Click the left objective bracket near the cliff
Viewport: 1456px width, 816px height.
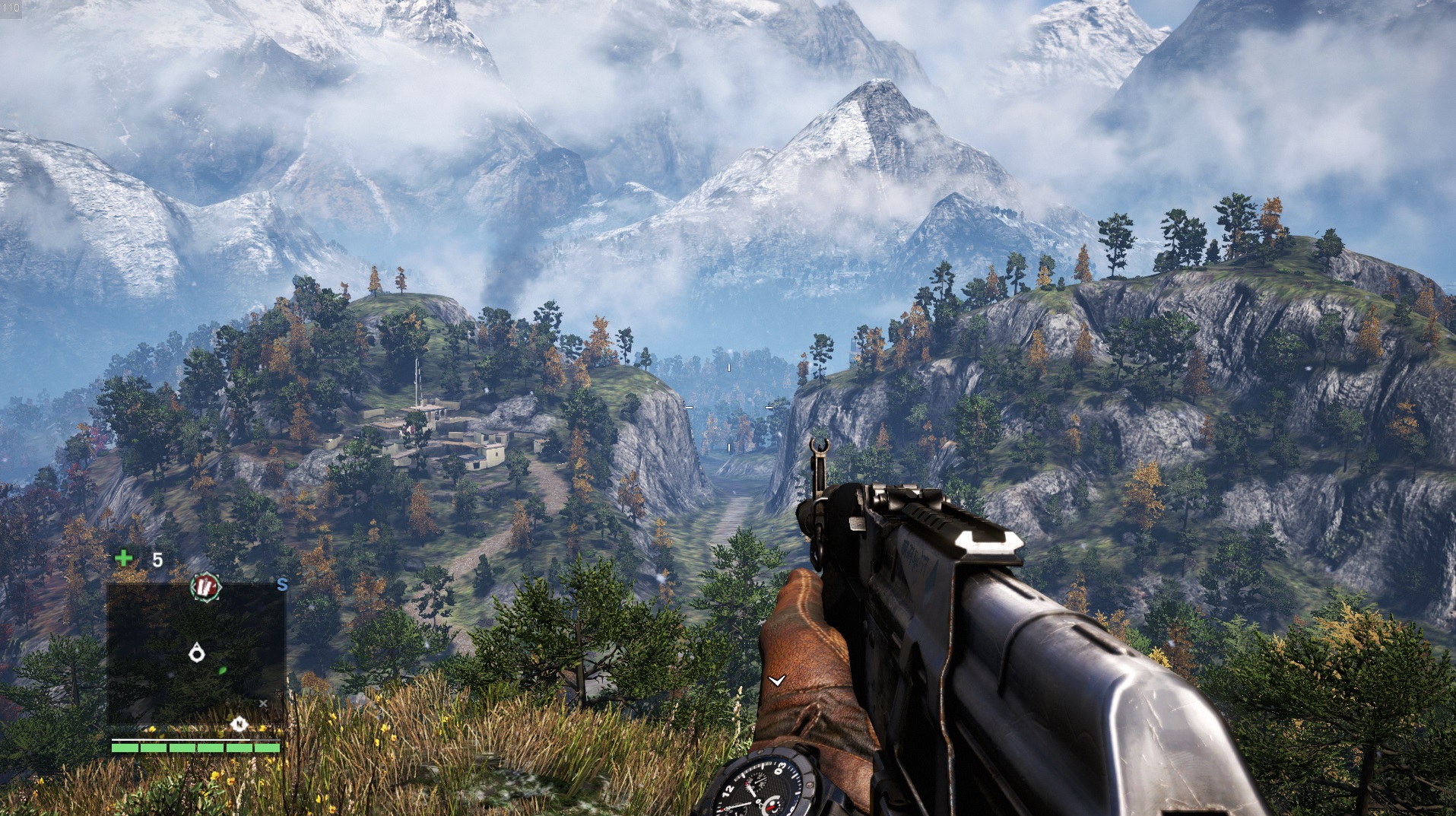(x=689, y=408)
